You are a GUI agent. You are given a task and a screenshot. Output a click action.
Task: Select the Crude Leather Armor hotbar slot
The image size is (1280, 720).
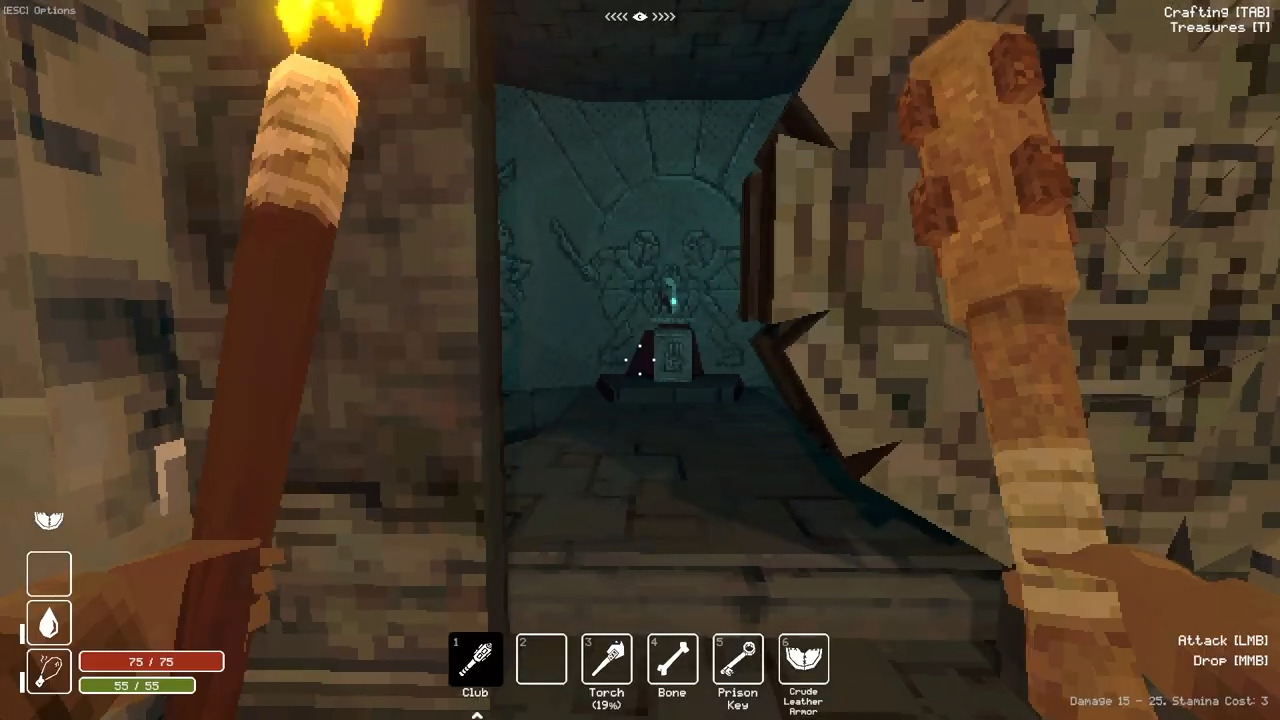(x=803, y=658)
